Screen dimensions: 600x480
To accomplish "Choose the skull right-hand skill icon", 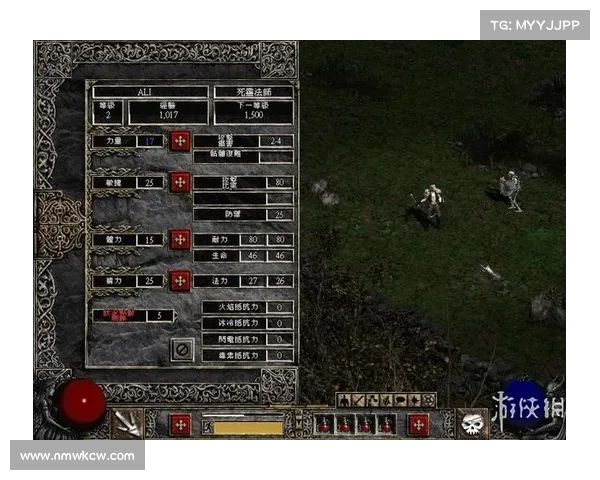I will 474,424.
